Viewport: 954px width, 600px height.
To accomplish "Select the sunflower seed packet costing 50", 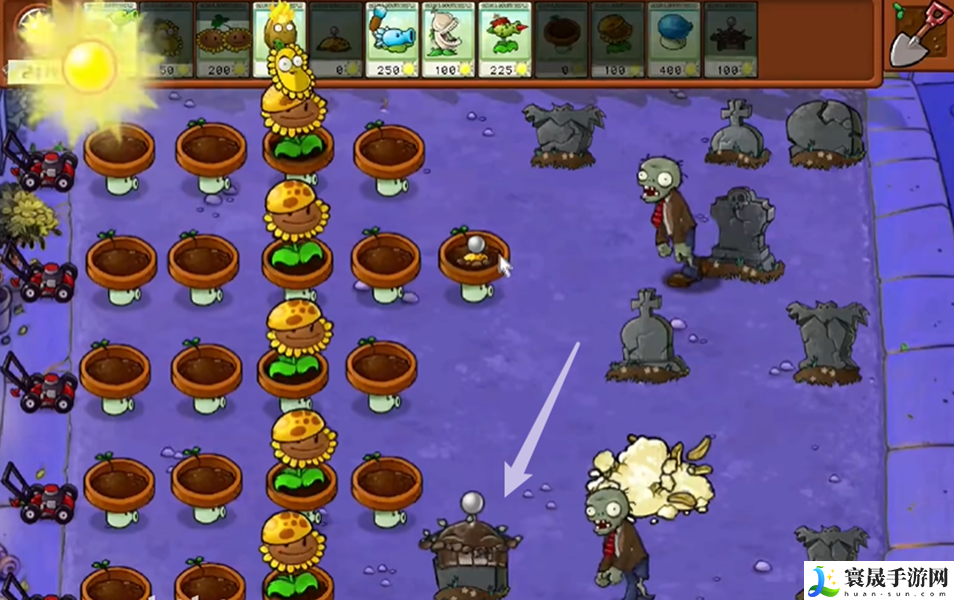I will pyautogui.click(x=166, y=40).
